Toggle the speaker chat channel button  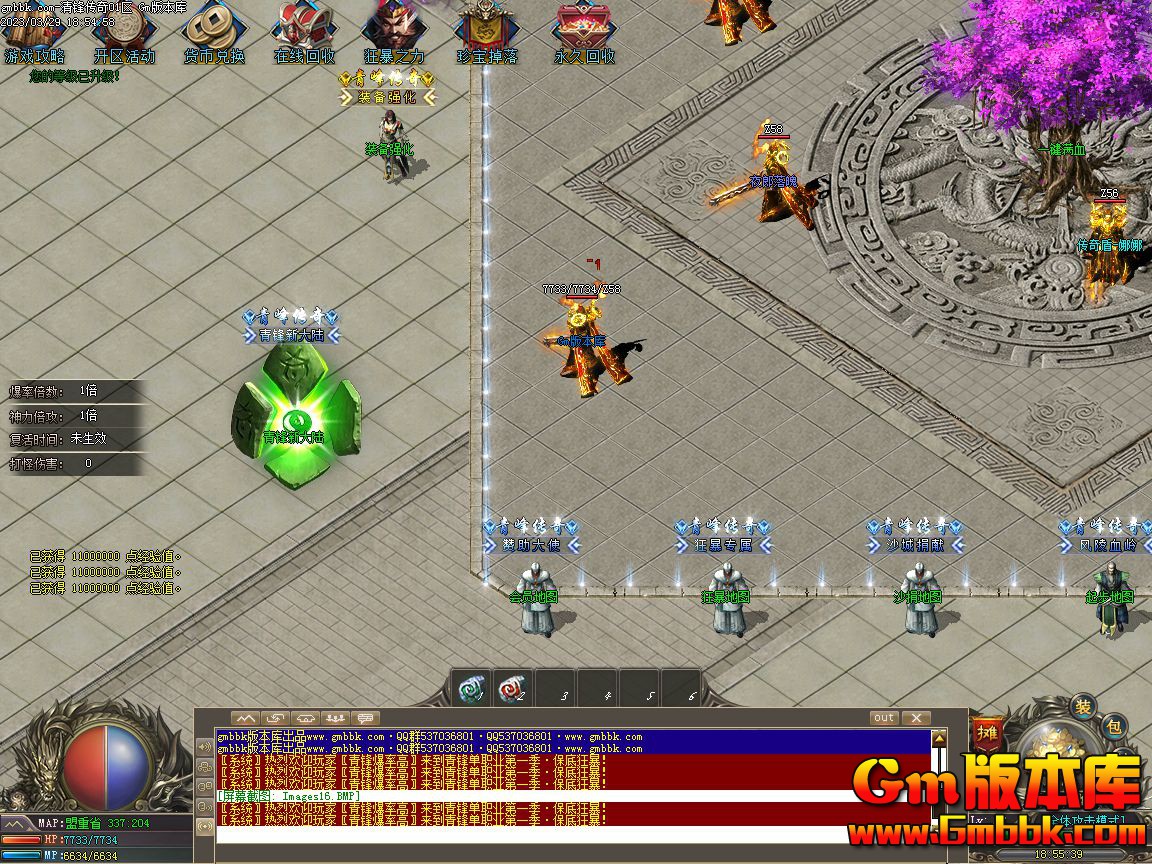click(205, 747)
